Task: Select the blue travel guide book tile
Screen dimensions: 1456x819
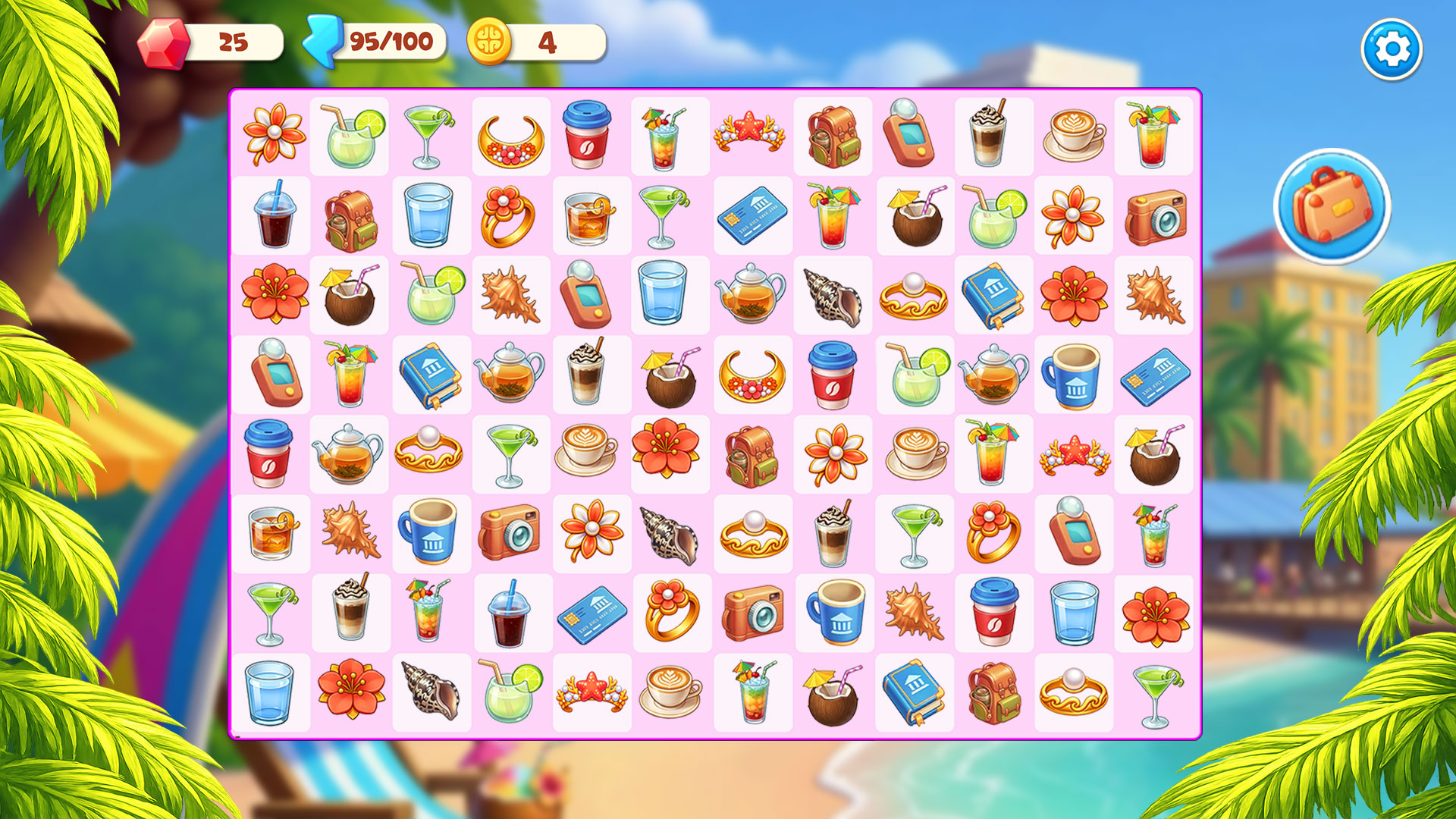Action: coord(993,296)
